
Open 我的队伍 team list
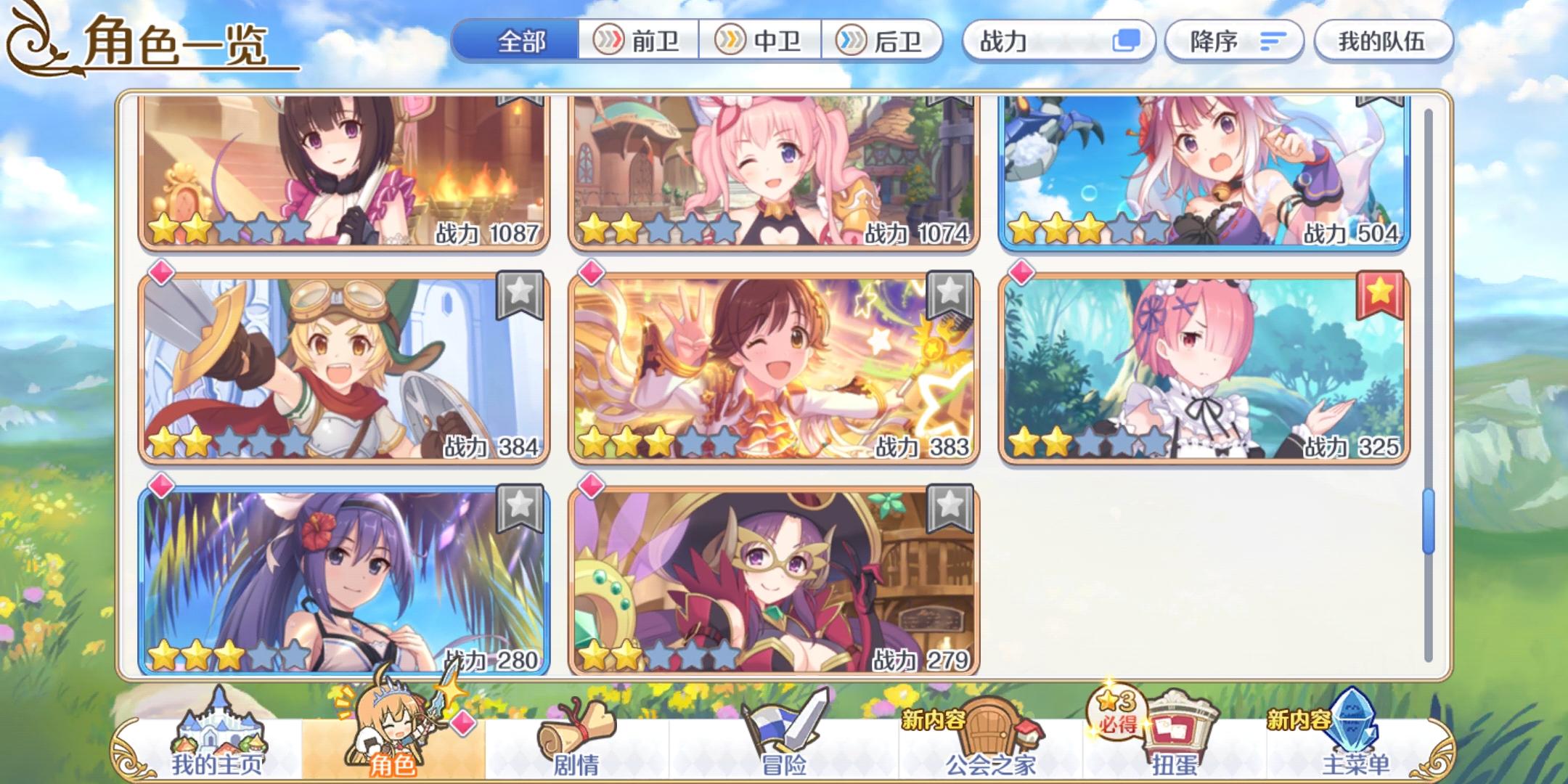point(1384,41)
